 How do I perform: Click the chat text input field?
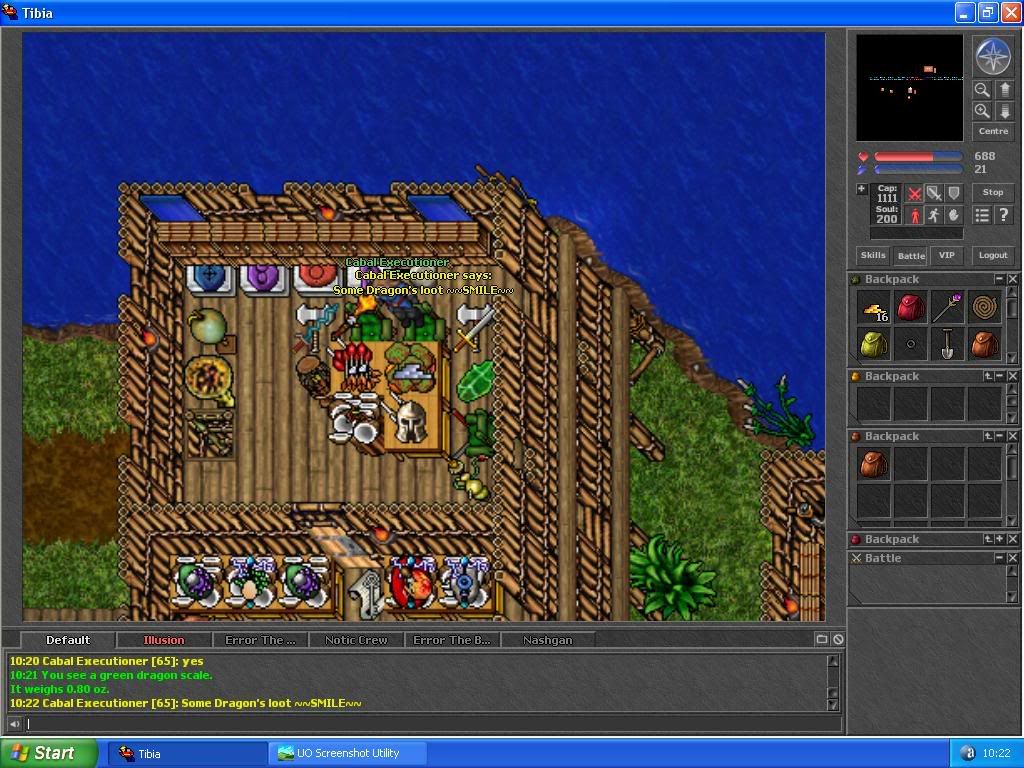point(430,724)
